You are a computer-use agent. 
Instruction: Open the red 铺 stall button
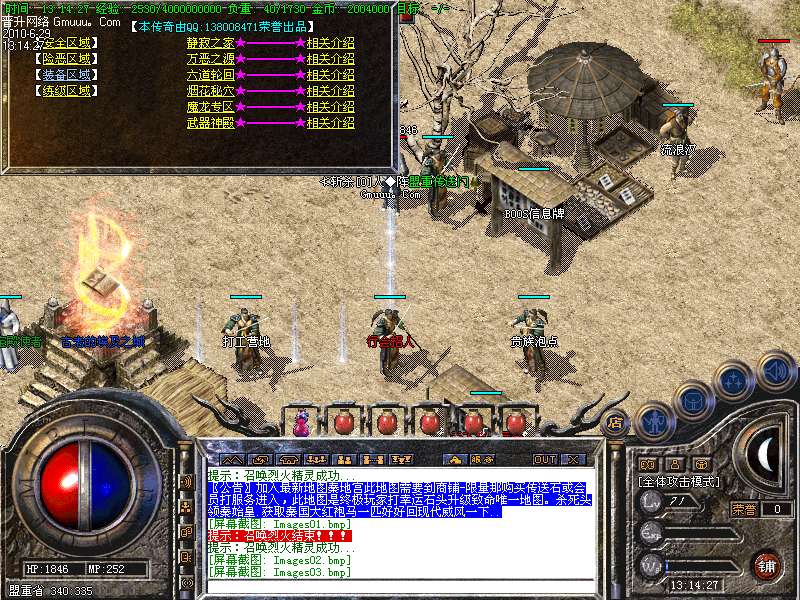(x=766, y=565)
